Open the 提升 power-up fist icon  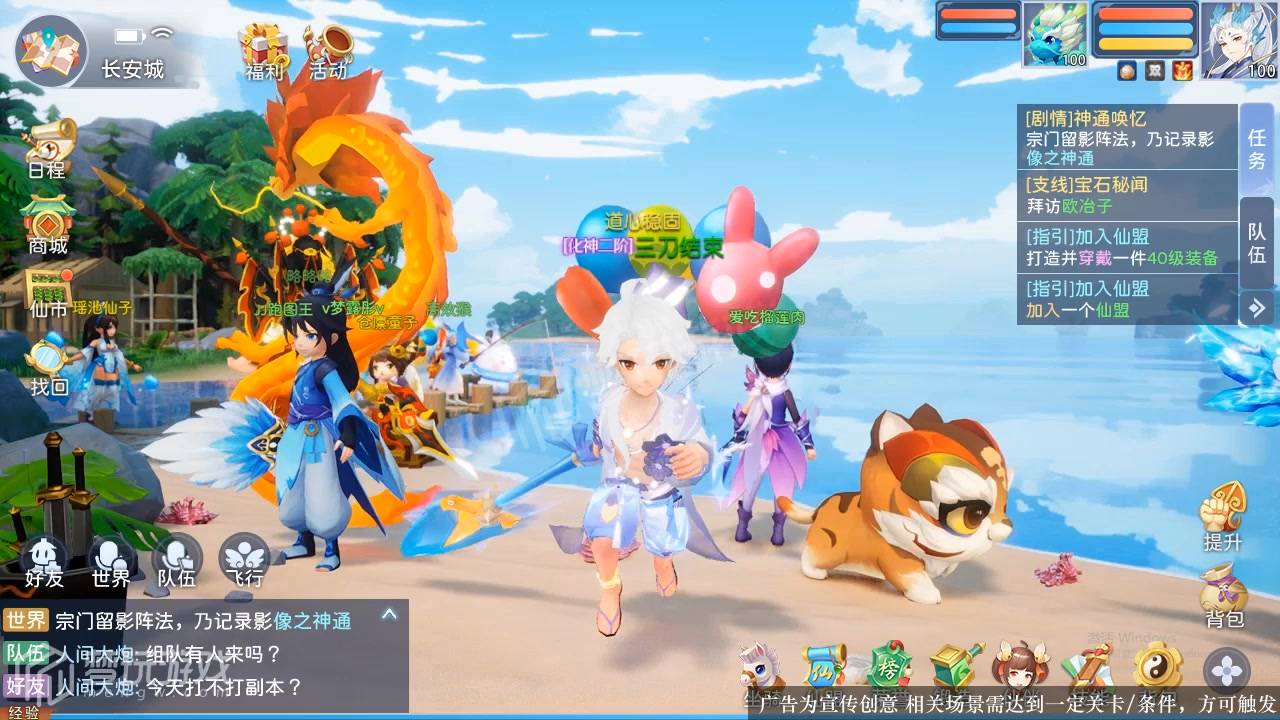(1222, 514)
